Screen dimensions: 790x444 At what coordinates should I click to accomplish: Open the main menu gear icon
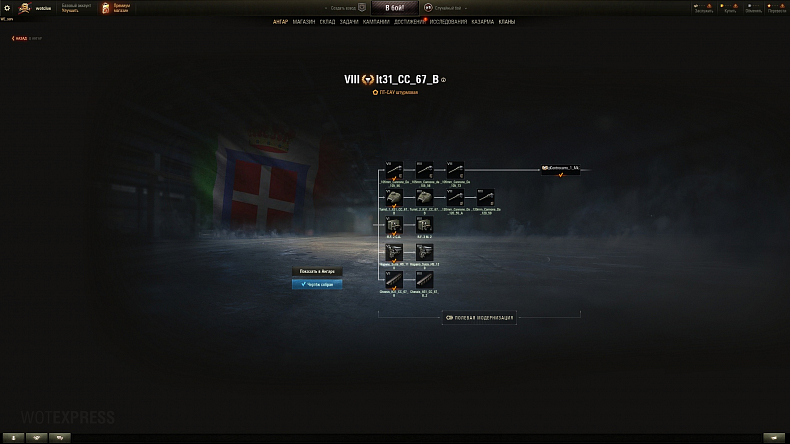[x=7, y=7]
